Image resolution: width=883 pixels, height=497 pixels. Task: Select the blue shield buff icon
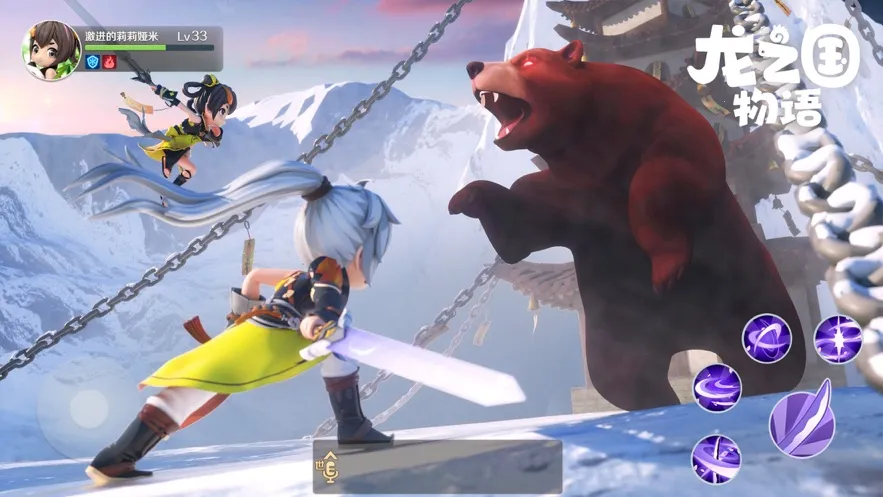(x=93, y=62)
